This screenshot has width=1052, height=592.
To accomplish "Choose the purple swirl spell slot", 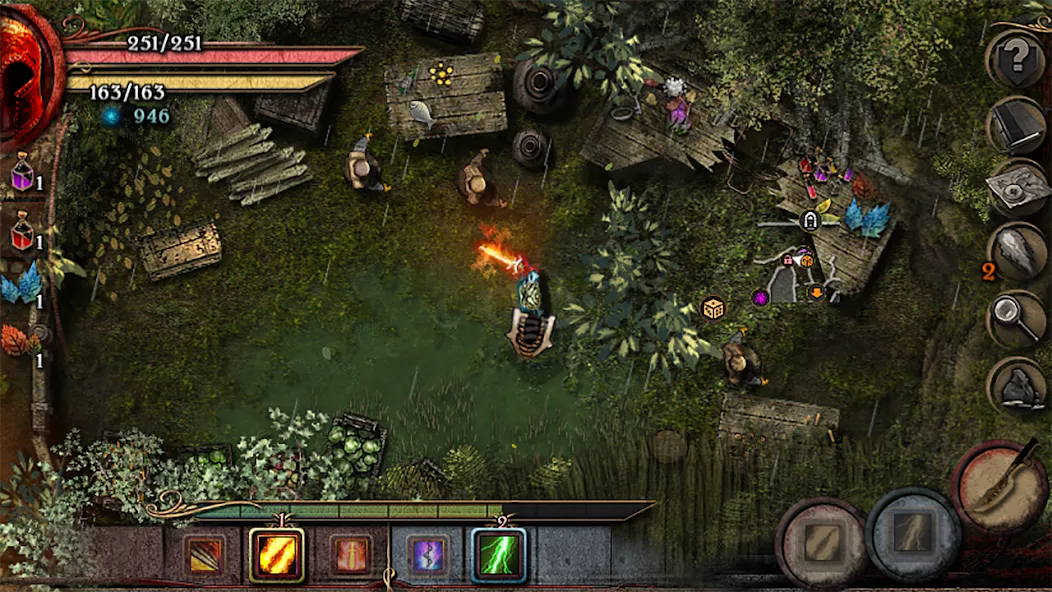I will (427, 555).
